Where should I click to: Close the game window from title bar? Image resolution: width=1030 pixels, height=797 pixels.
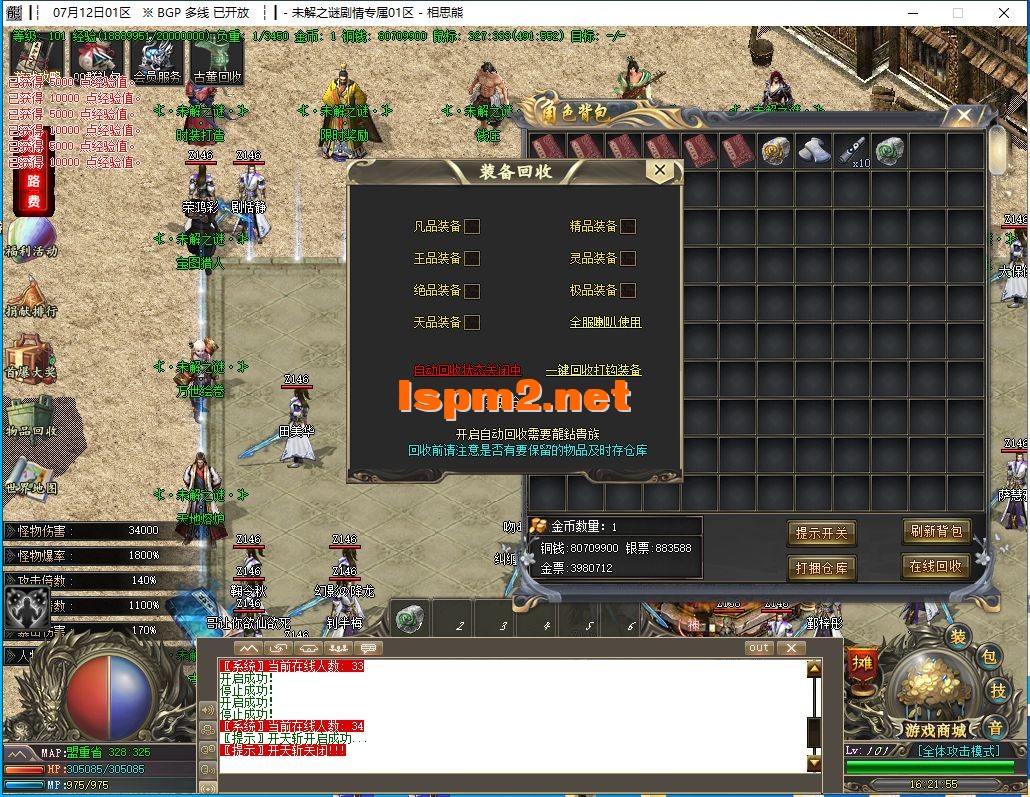[x=1005, y=13]
